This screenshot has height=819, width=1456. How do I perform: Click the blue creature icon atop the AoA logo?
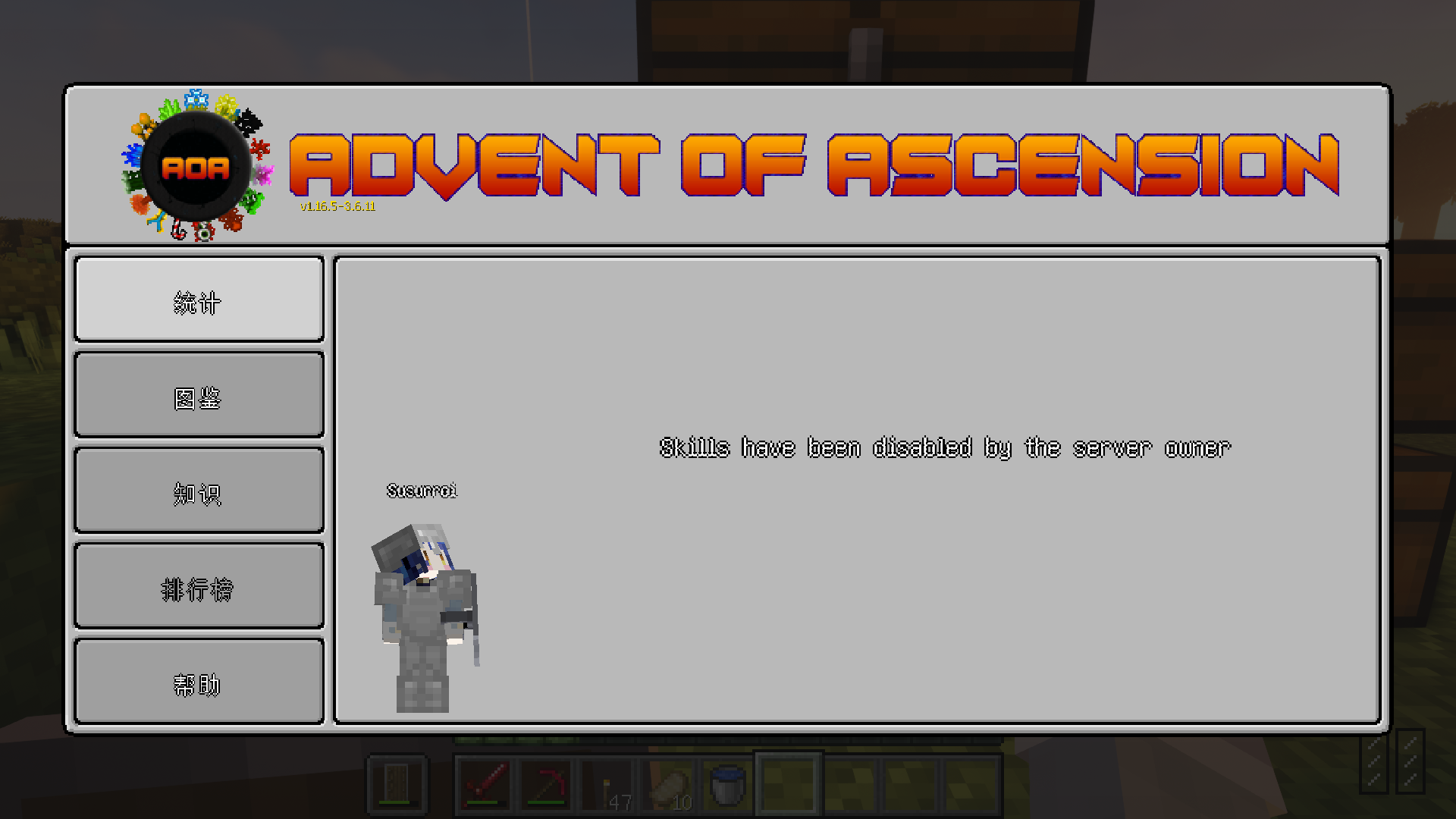coord(196,99)
